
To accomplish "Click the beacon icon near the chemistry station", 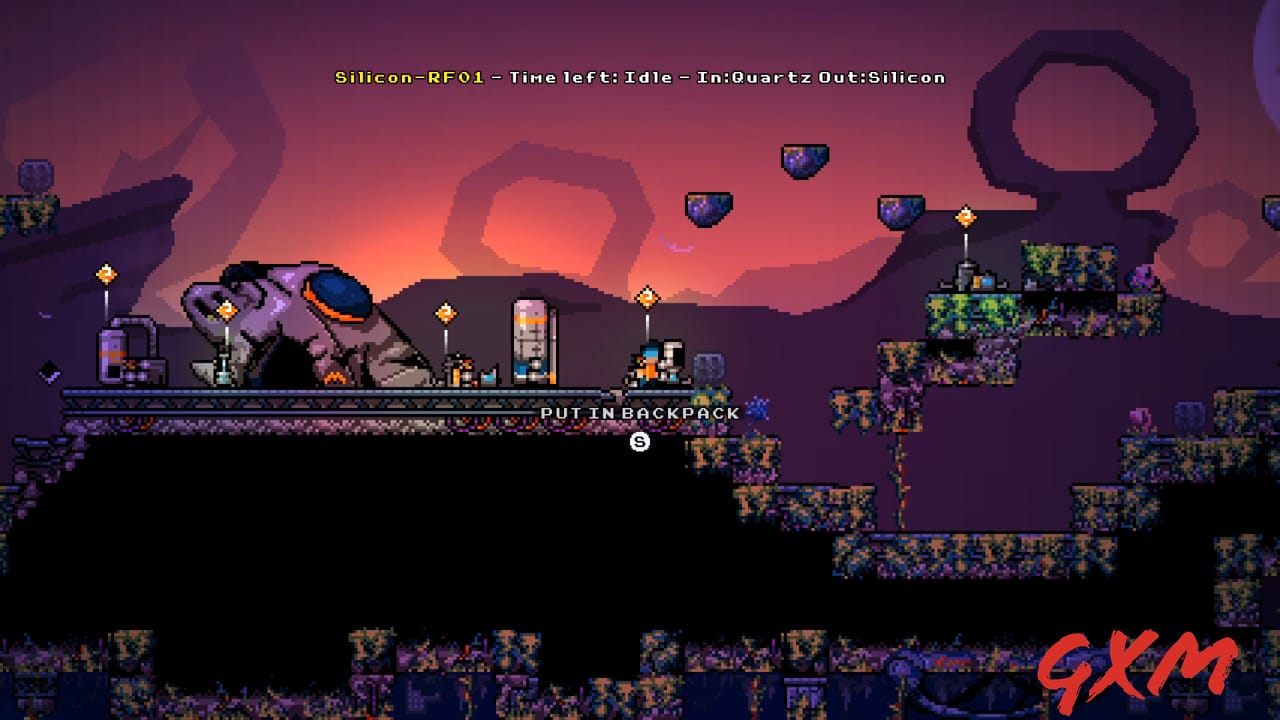I will pyautogui.click(x=445, y=312).
